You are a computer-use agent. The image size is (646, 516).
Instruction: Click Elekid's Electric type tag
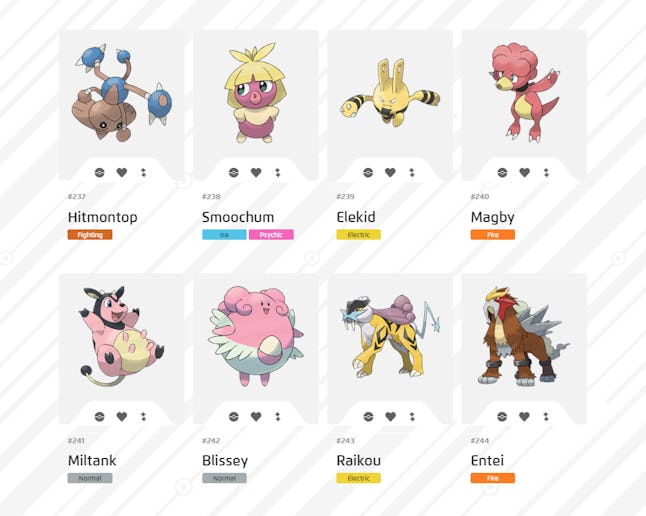[358, 235]
